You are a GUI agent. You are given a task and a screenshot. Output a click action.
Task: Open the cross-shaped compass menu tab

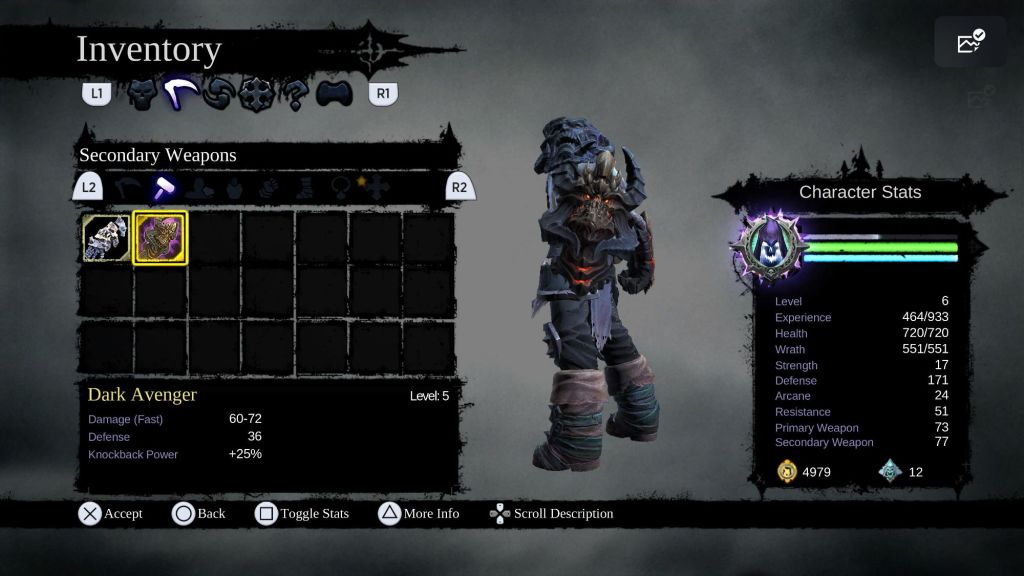click(256, 95)
